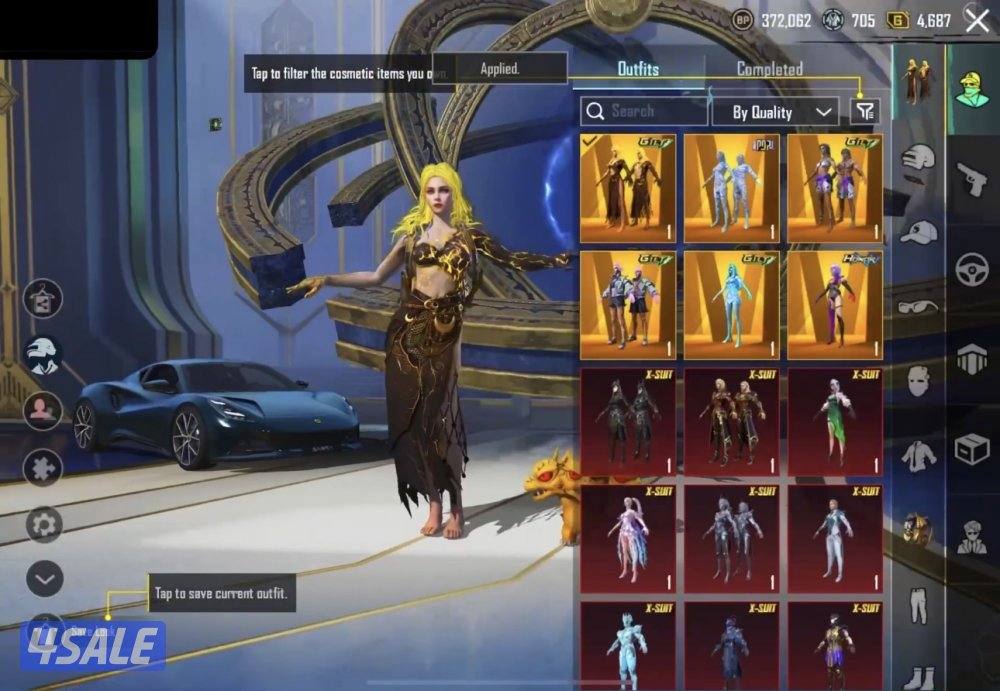Open the steering wheel vehicle section
1000x691 pixels.
pyautogui.click(x=971, y=270)
